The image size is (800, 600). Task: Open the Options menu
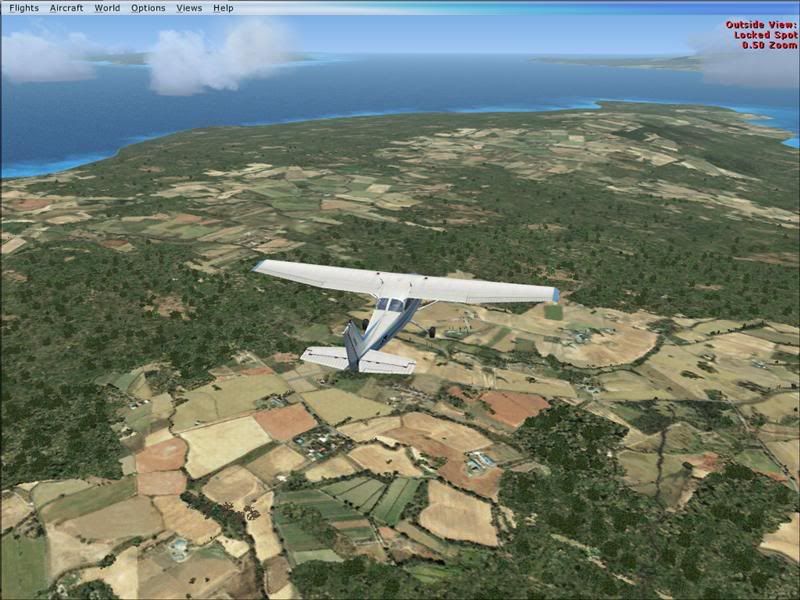[x=148, y=8]
